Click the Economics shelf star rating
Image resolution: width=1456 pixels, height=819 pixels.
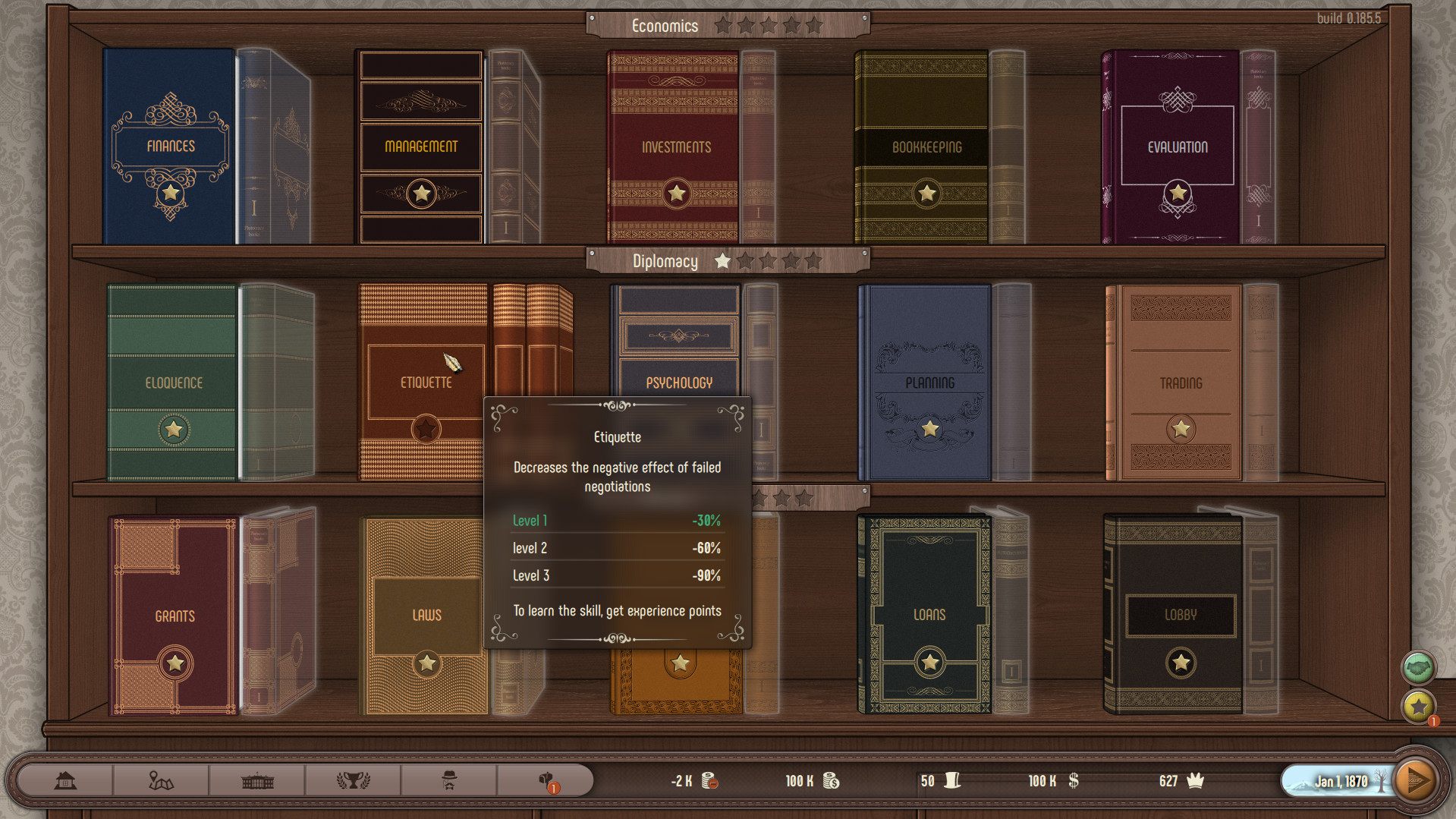768,25
